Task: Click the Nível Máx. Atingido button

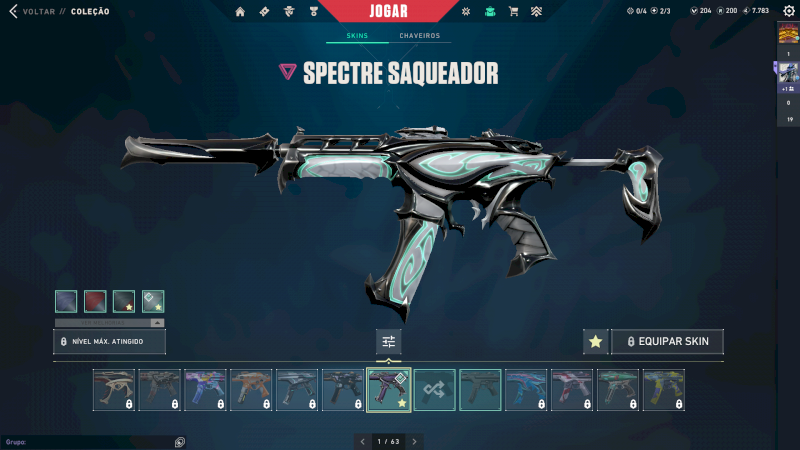Action: click(x=109, y=342)
